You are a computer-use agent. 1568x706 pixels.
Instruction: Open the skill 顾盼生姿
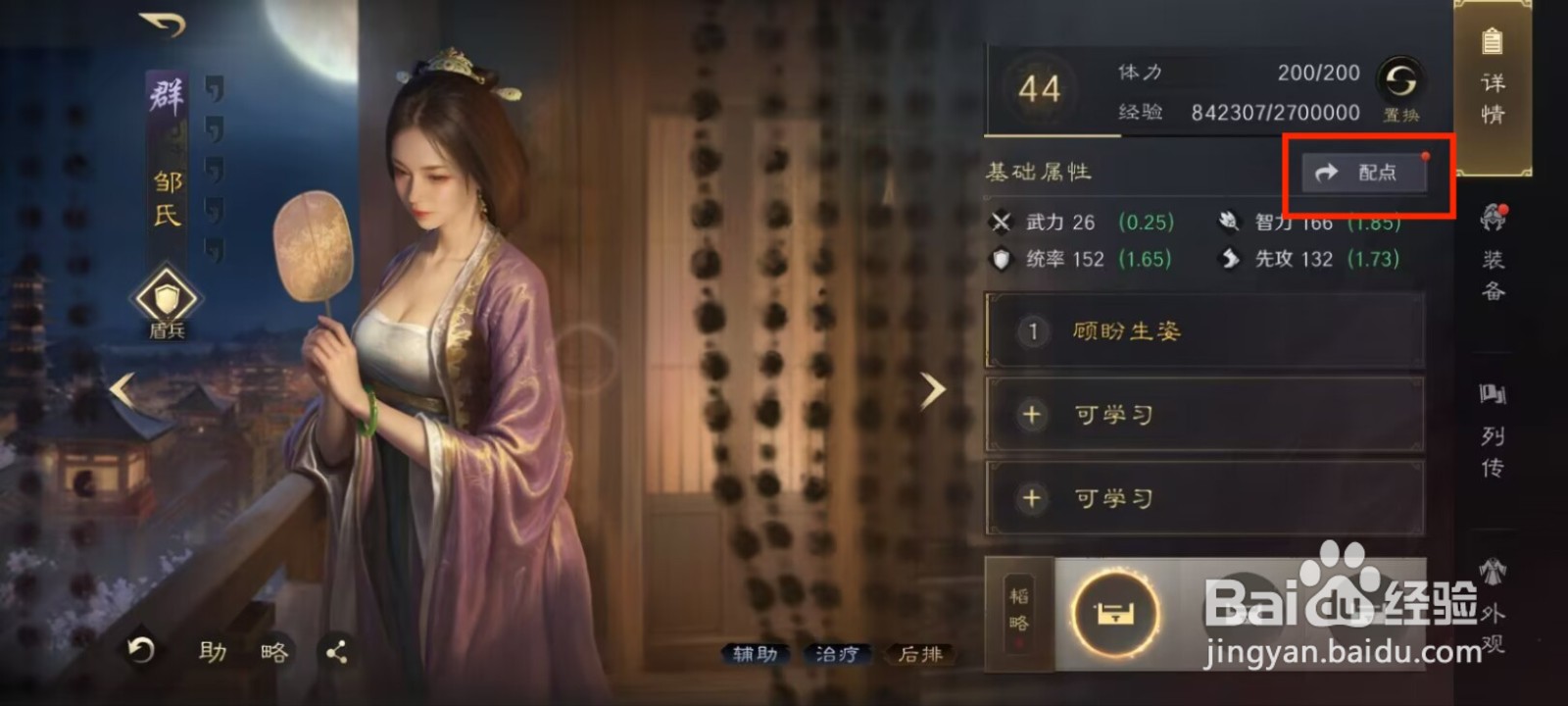(1203, 331)
